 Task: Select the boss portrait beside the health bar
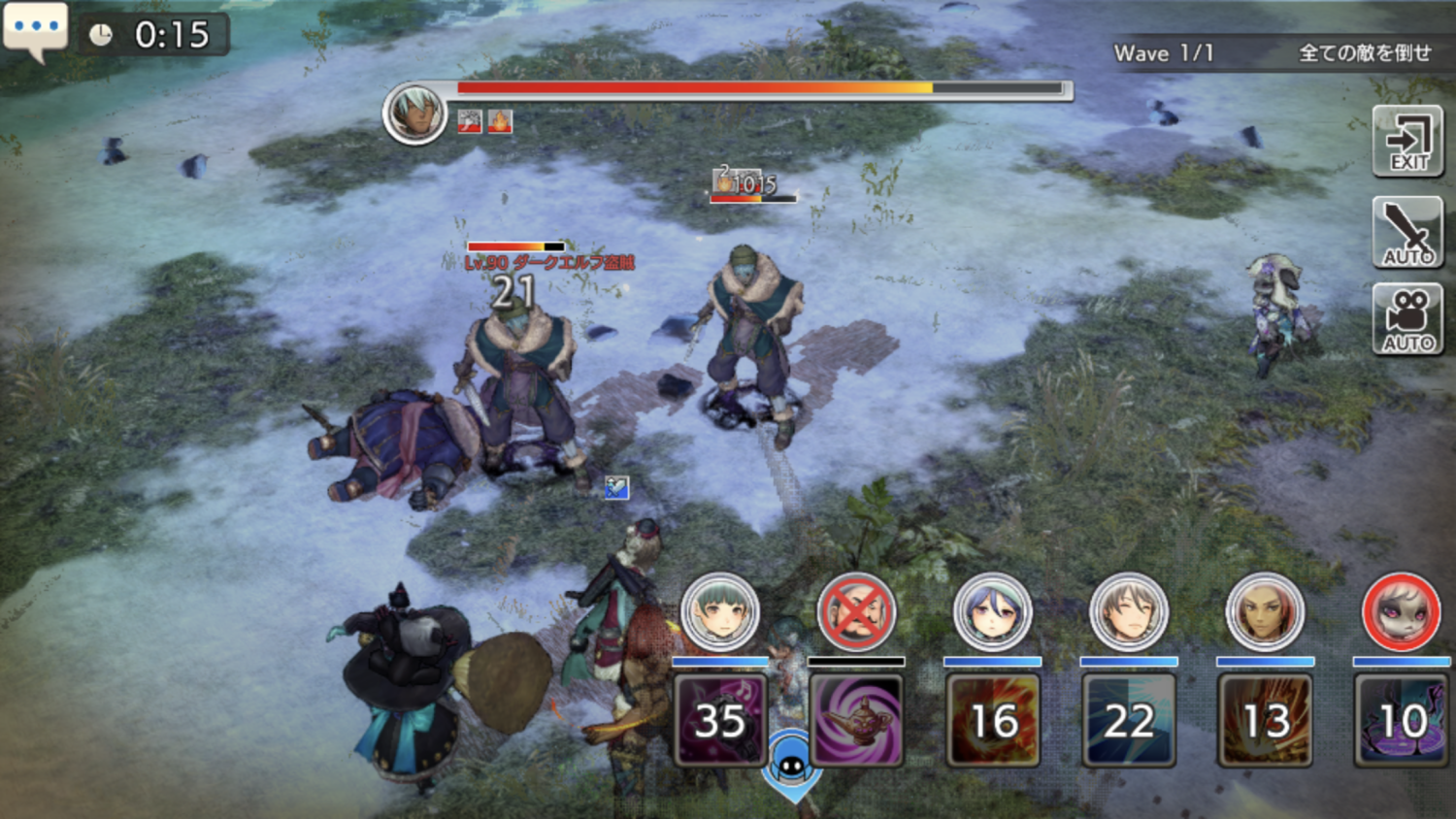(x=414, y=113)
